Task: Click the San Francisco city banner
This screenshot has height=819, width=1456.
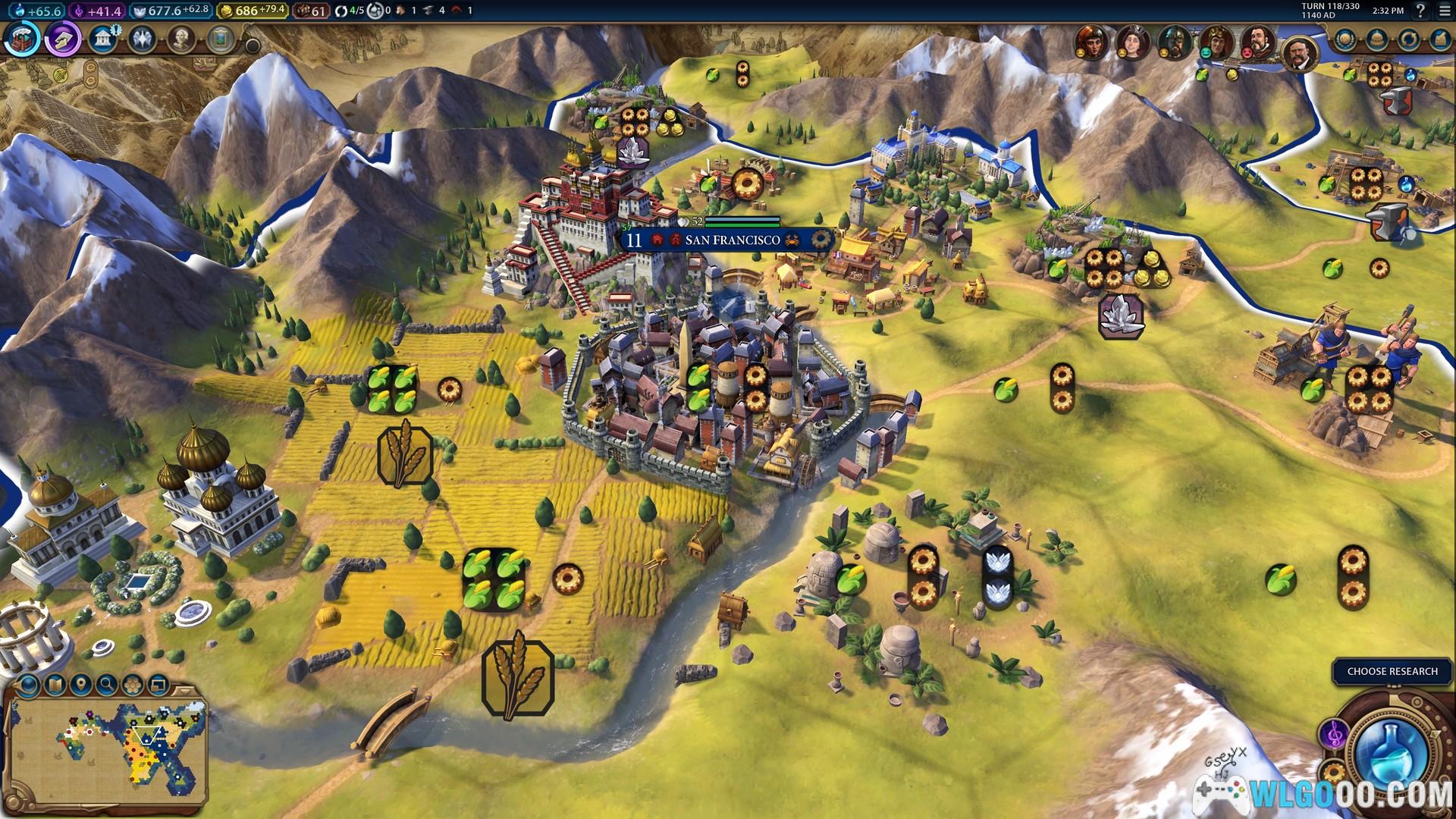Action: click(731, 240)
